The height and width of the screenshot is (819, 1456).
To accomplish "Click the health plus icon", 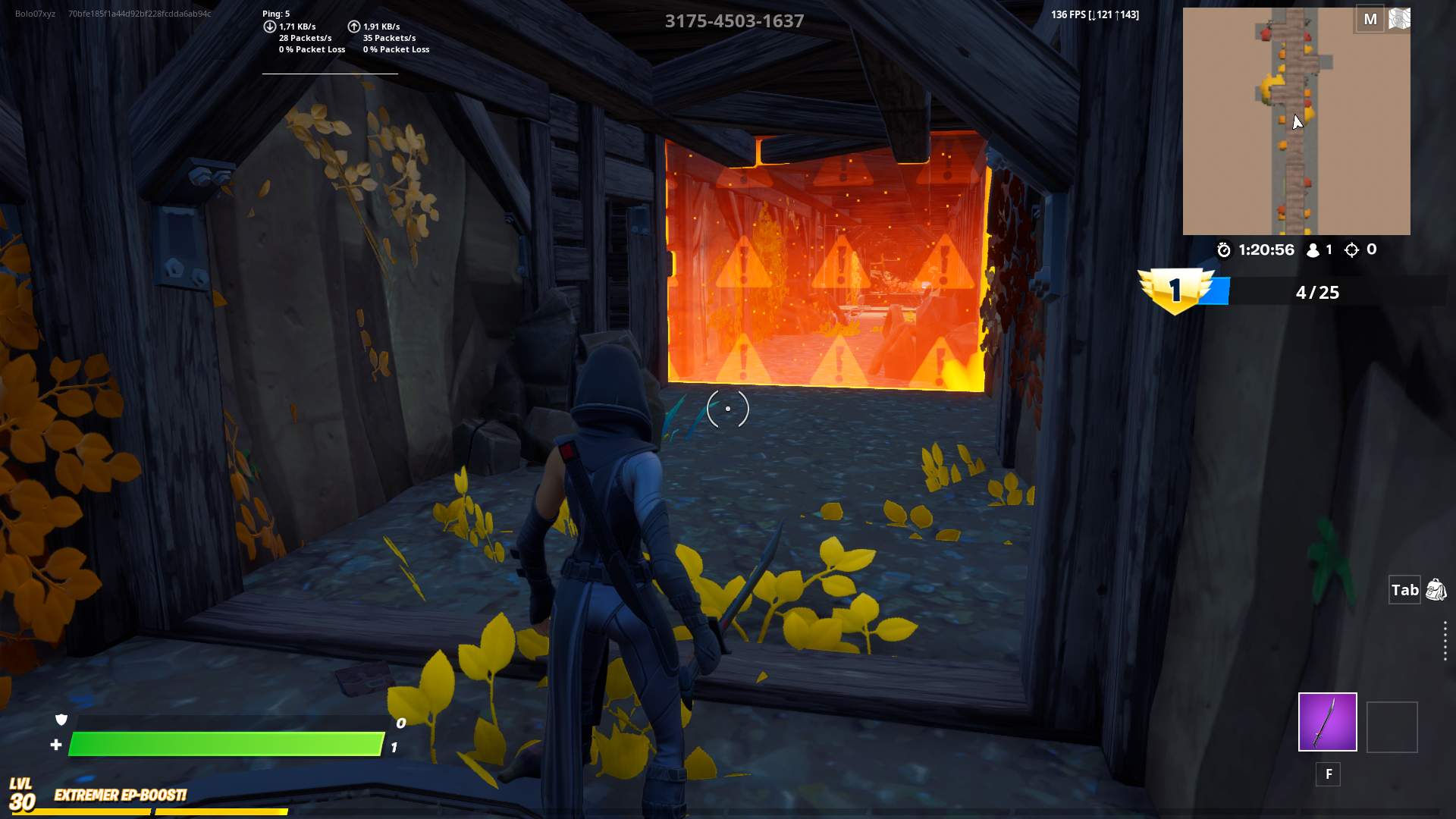I will (x=57, y=745).
